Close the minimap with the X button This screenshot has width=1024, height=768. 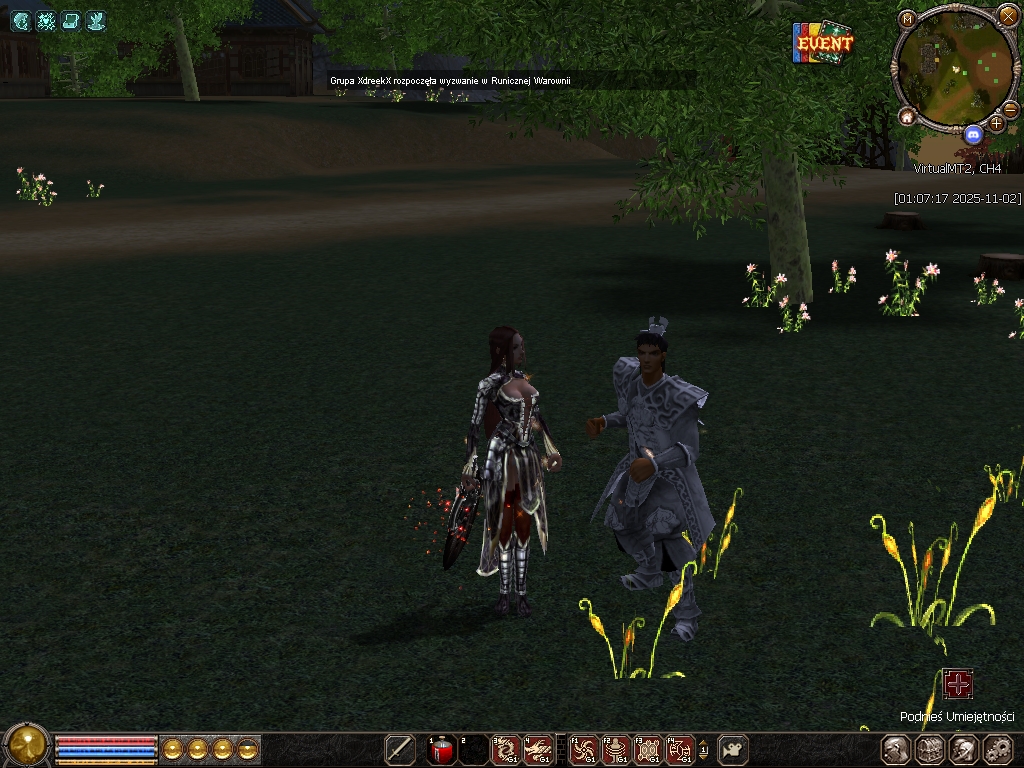1008,15
